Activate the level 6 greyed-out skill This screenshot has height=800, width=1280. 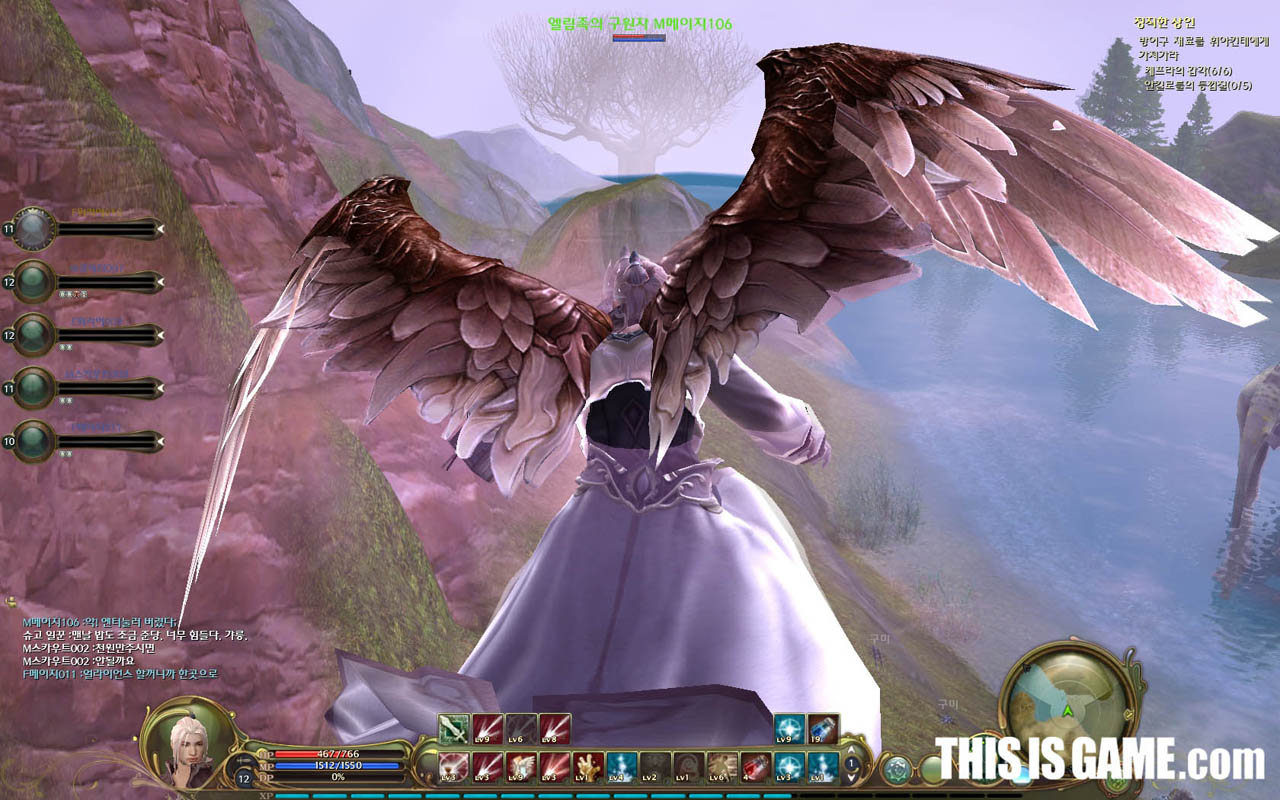click(x=521, y=729)
